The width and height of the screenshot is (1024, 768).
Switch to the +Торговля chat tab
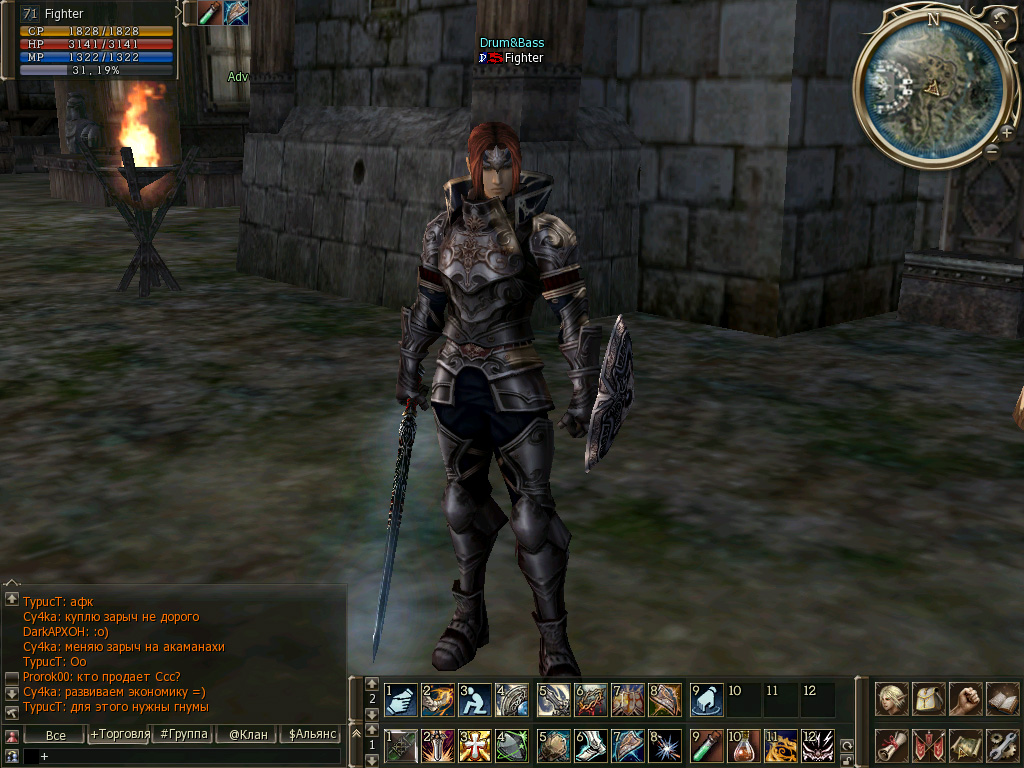118,735
